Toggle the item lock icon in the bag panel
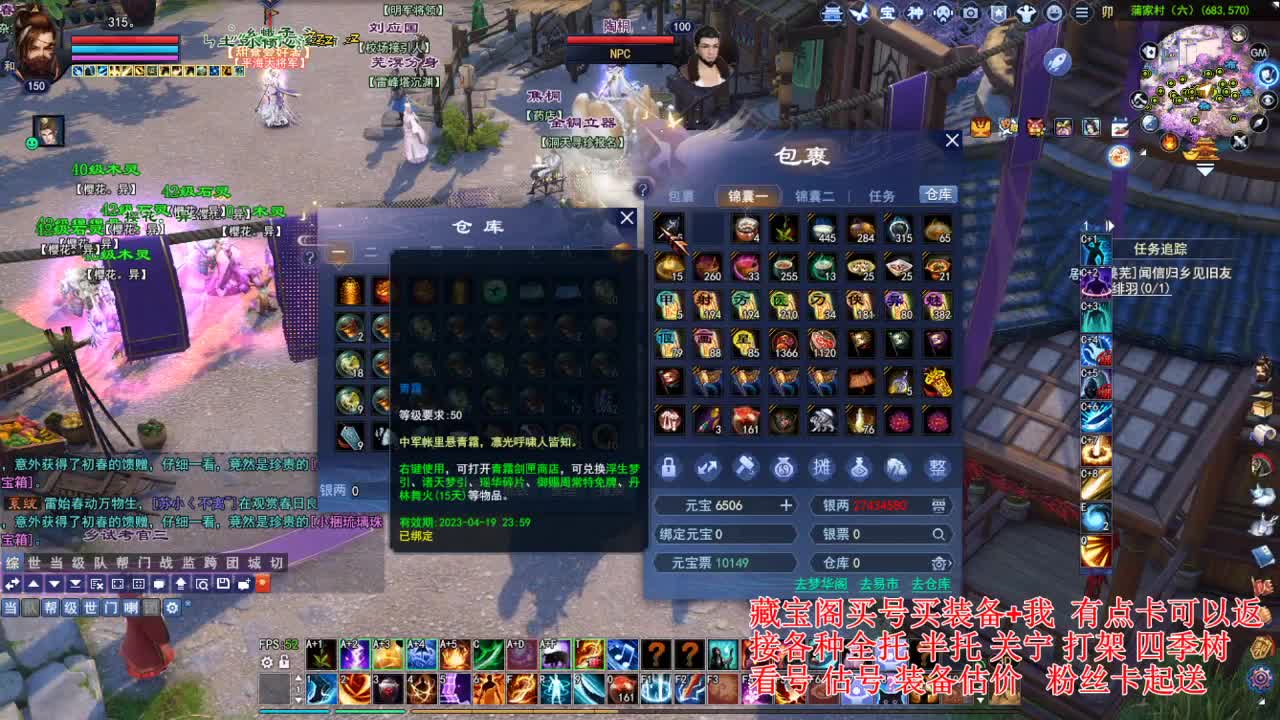The height and width of the screenshot is (720, 1280). click(x=669, y=468)
